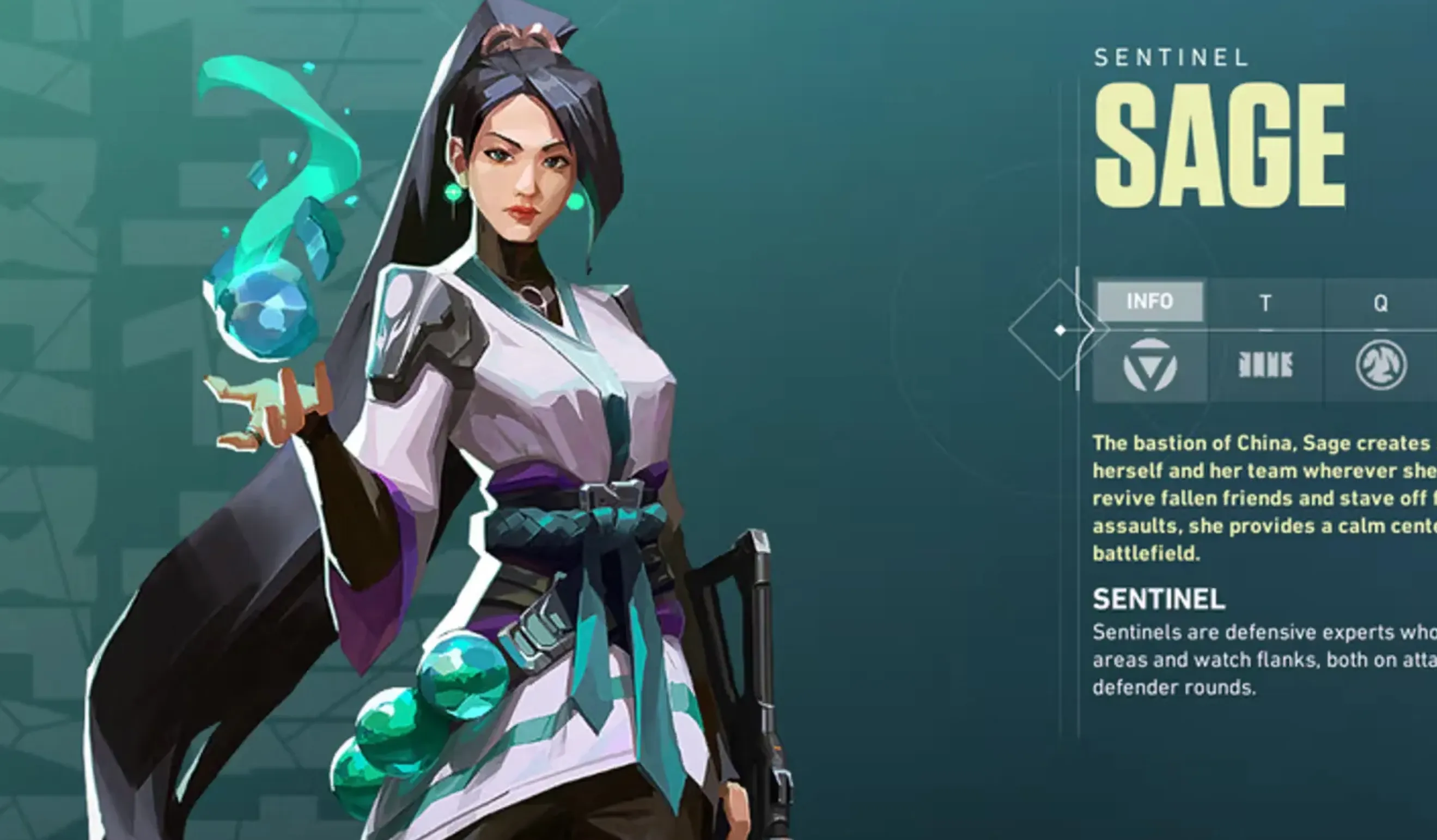Show the Barrier Orb wall ability icon

tap(1265, 366)
